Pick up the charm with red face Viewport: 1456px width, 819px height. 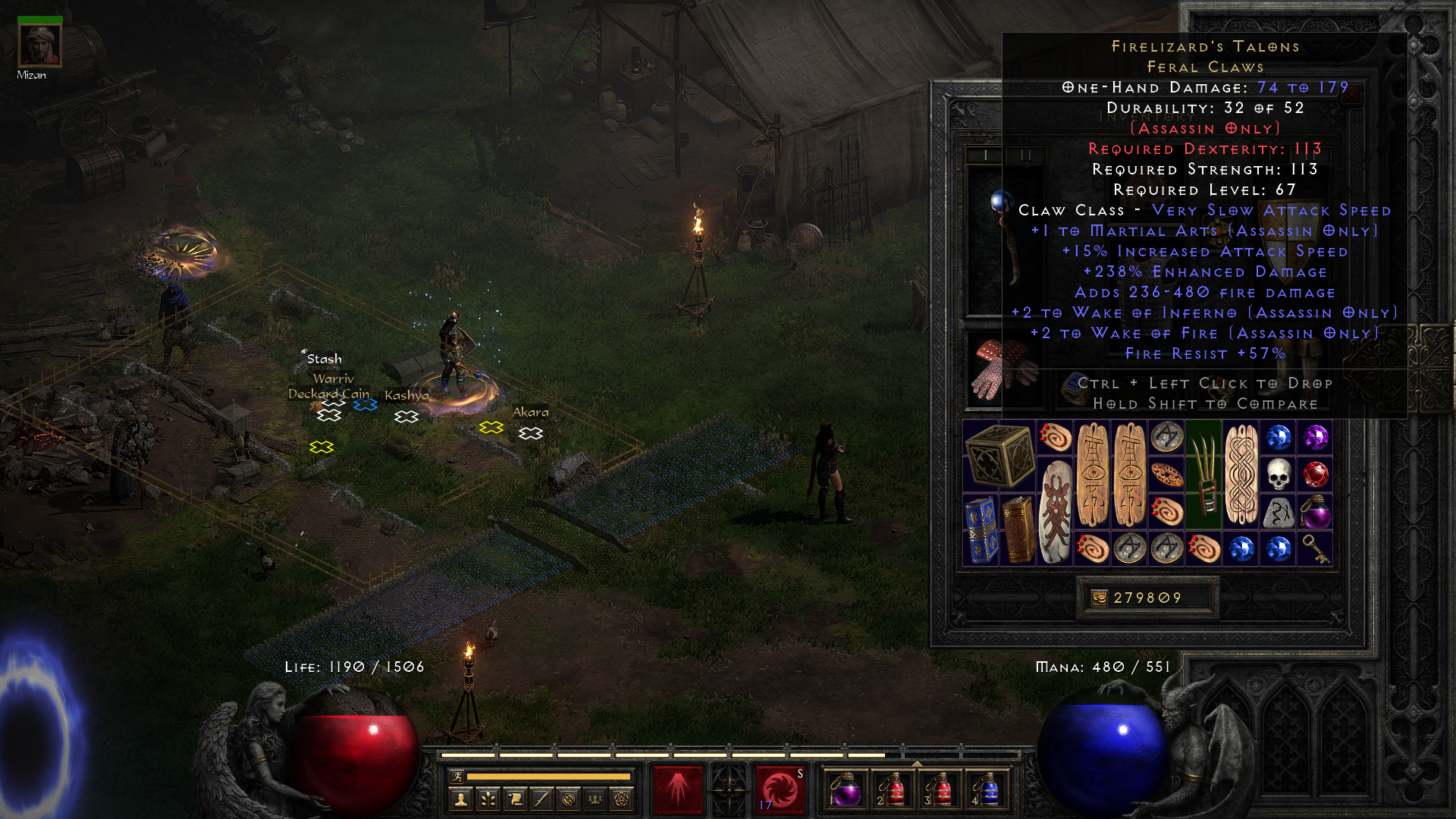point(1055,511)
